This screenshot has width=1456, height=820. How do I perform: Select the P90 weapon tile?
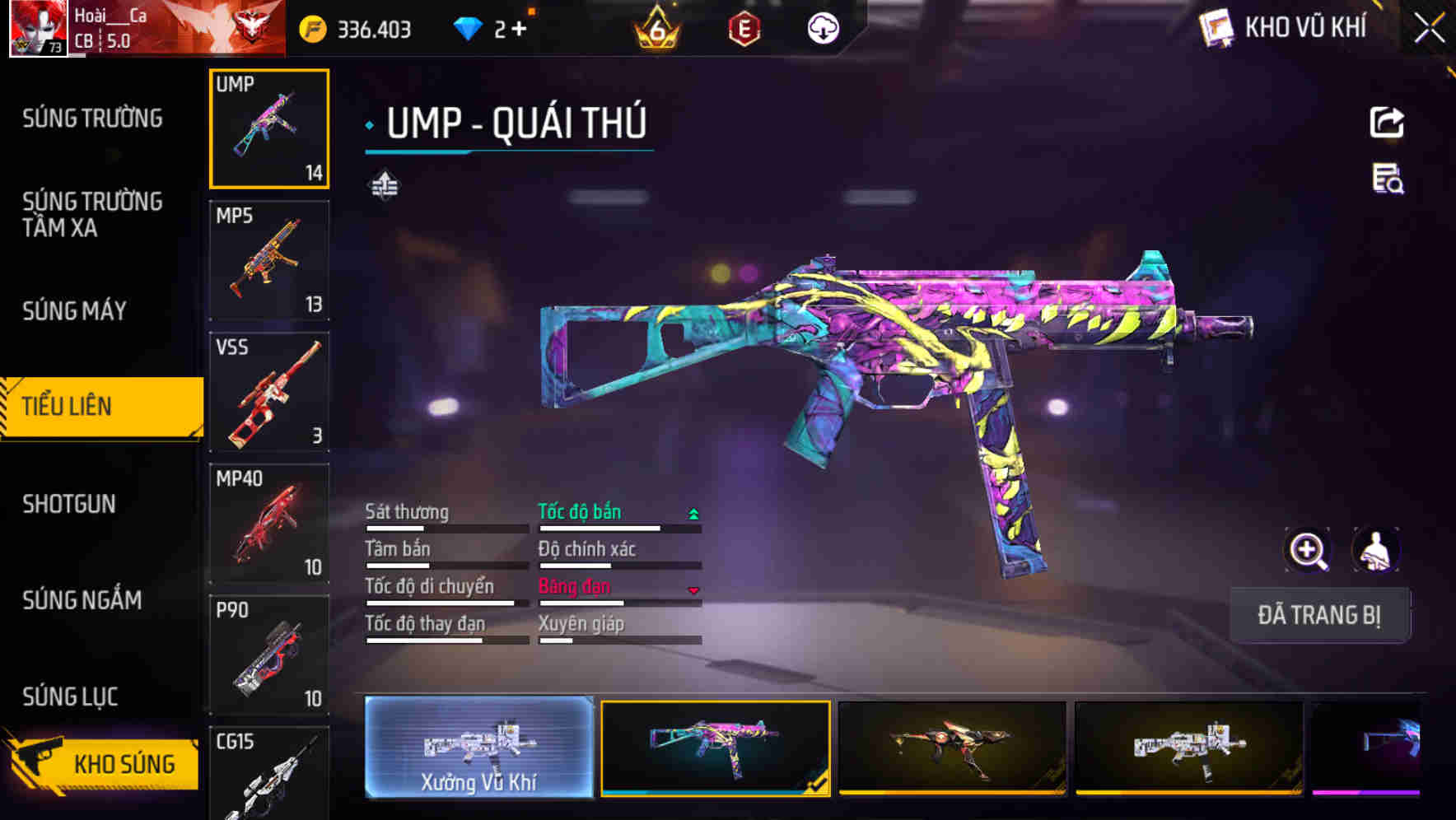tap(269, 655)
